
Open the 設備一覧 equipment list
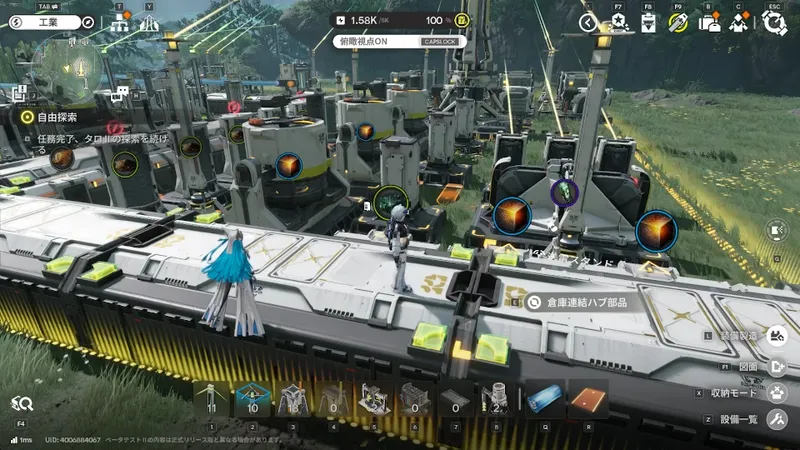coord(776,420)
